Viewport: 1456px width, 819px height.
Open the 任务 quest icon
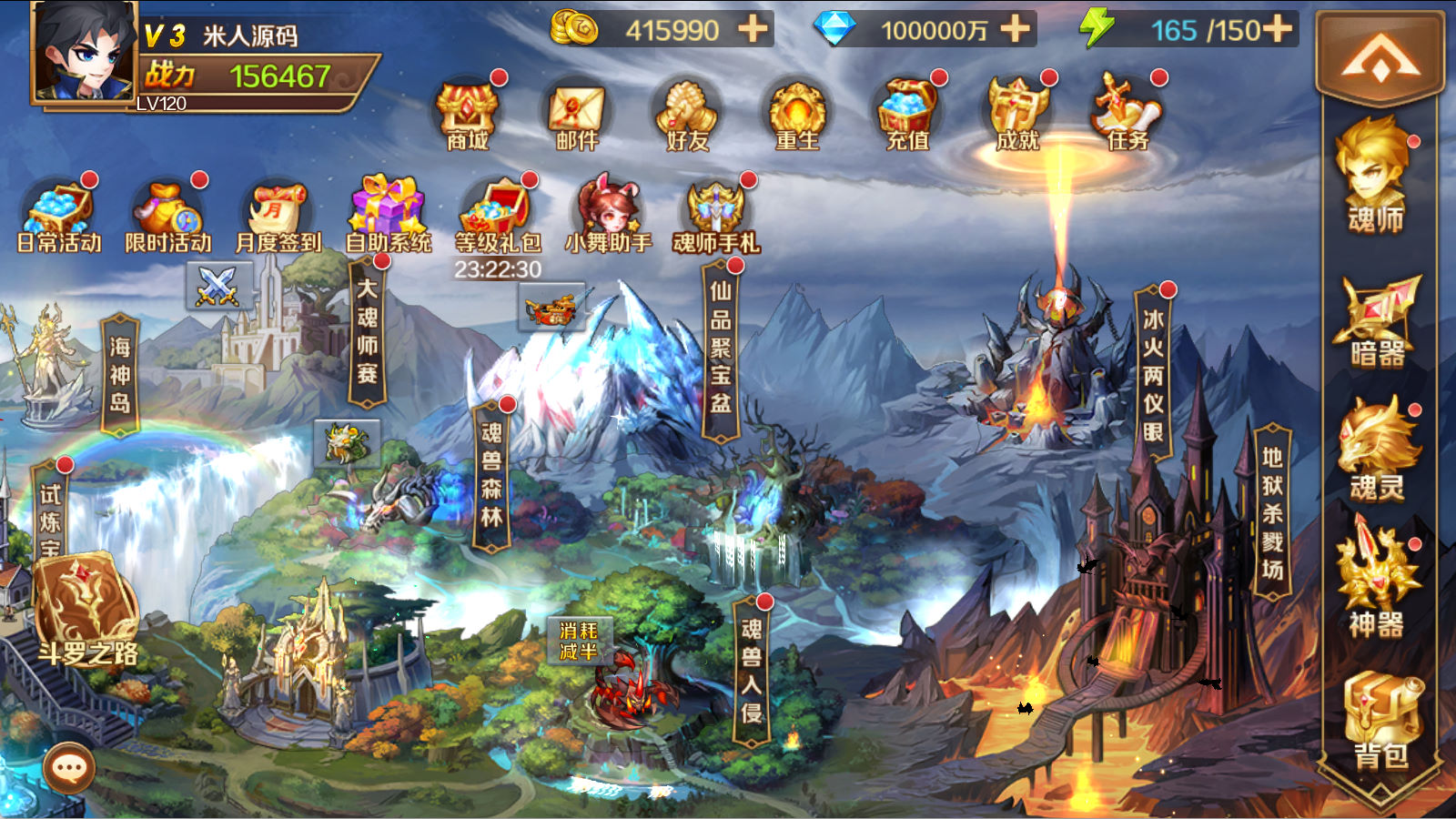(x=1127, y=115)
